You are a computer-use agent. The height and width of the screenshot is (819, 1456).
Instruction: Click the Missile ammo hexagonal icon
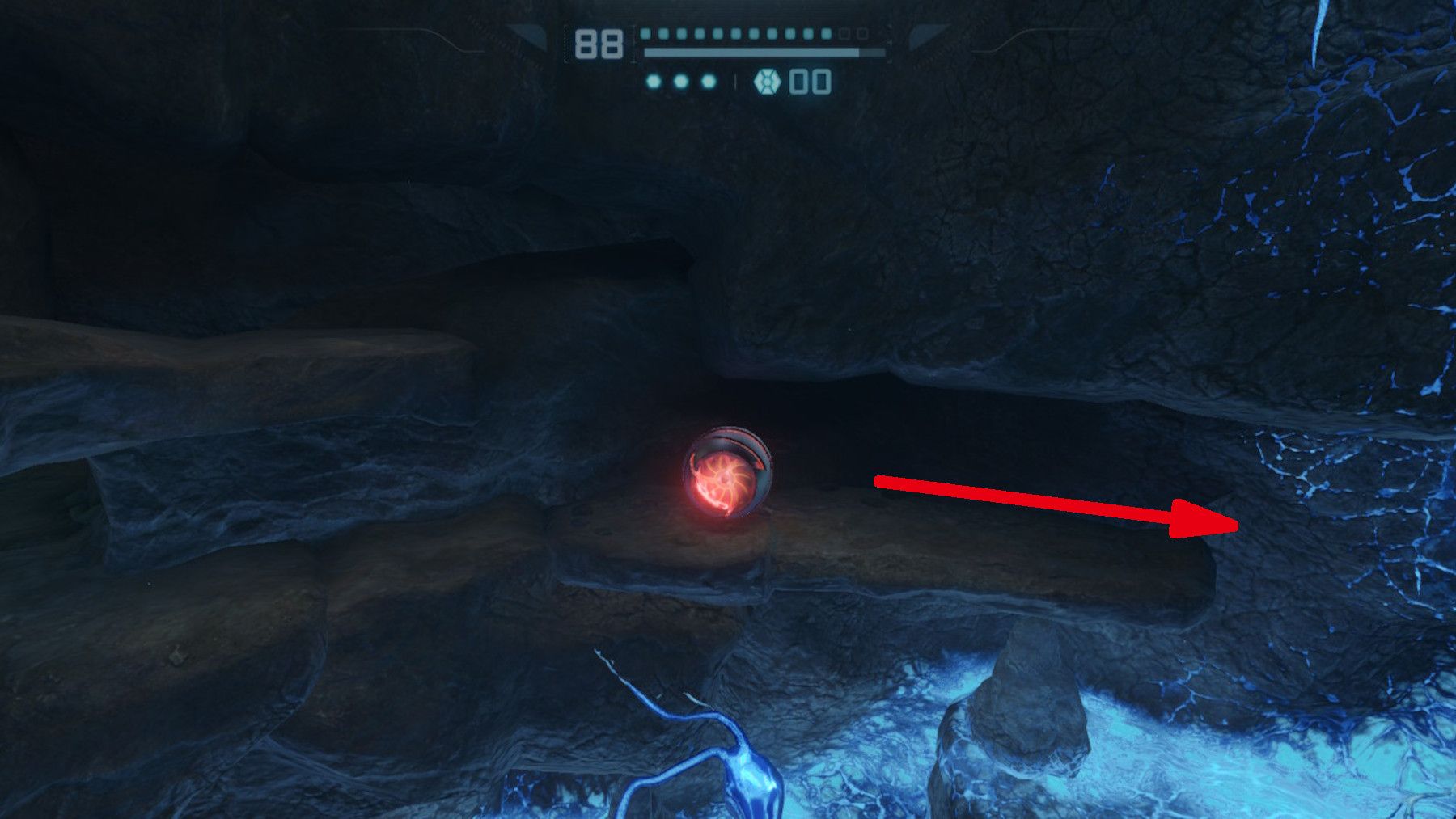coord(767,81)
